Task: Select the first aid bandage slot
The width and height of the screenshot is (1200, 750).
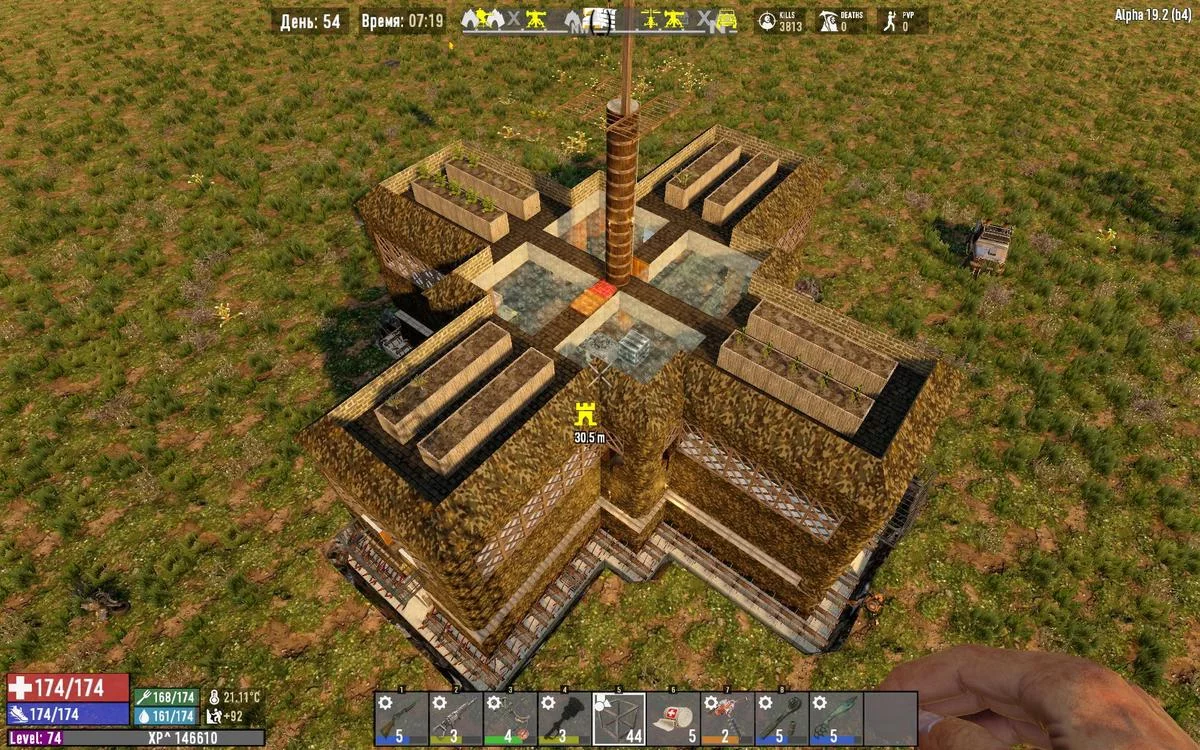Action: (x=673, y=718)
